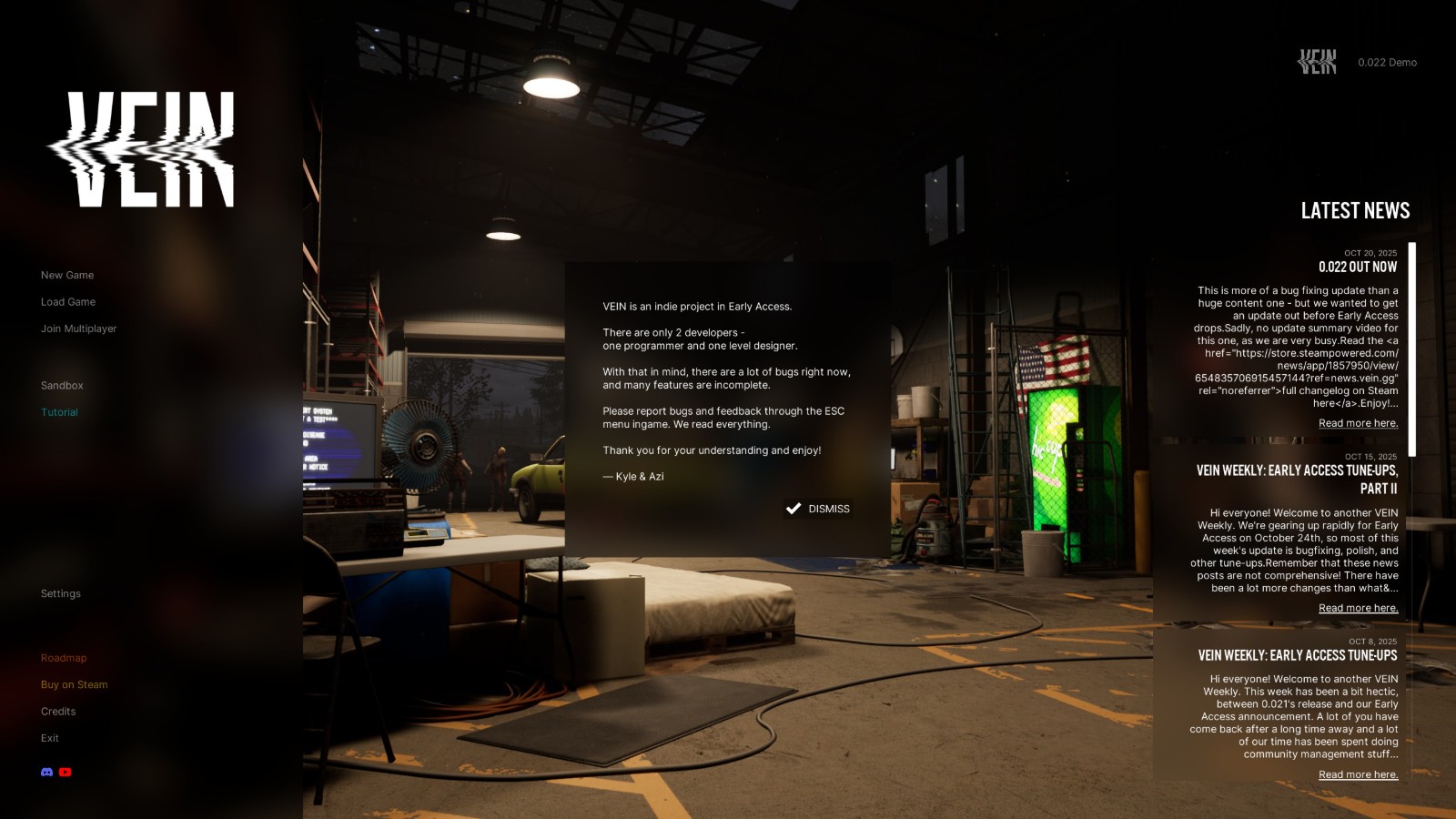
Task: Start a New Game
Action: click(67, 275)
